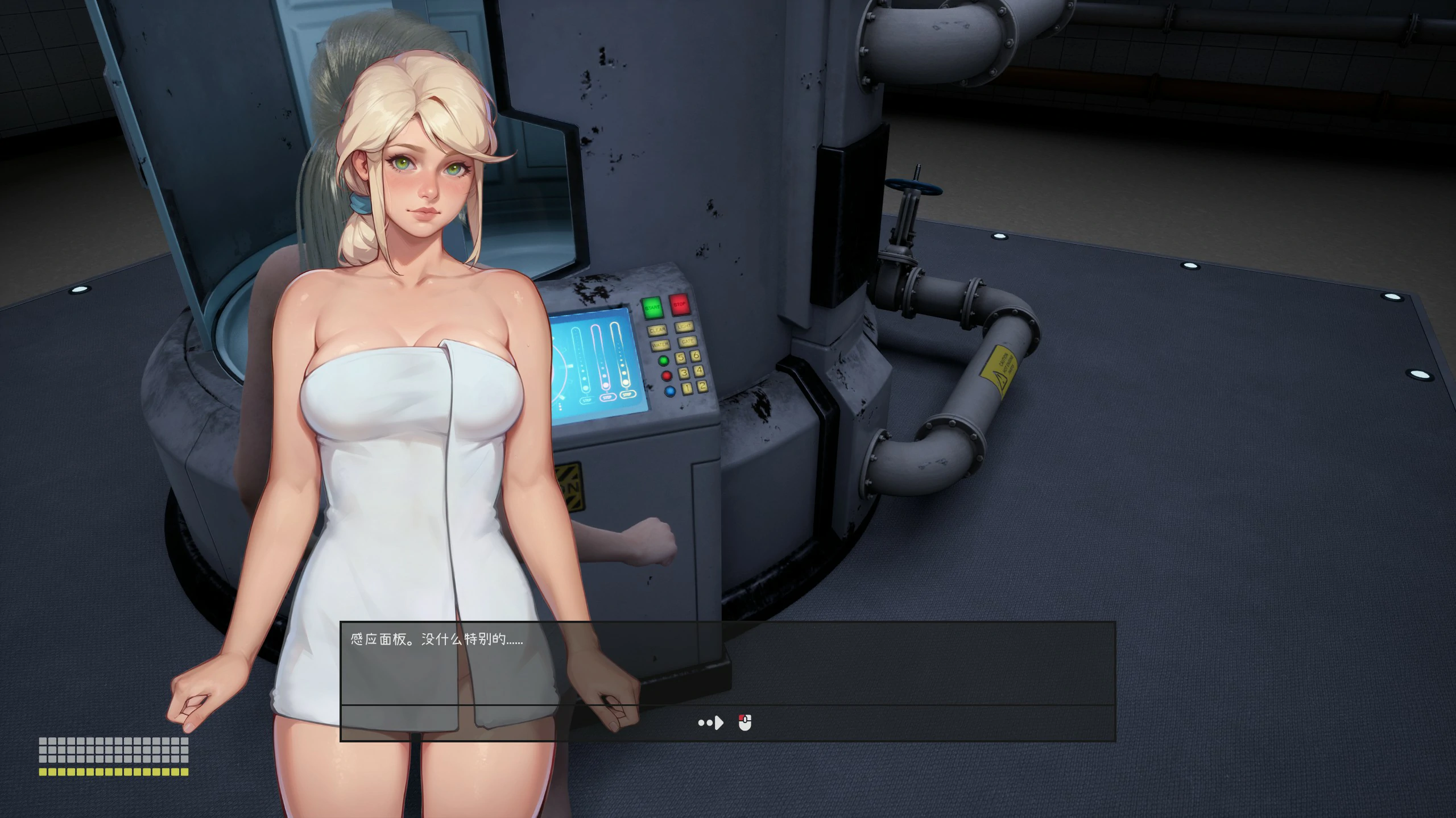The width and height of the screenshot is (1456, 818).
Task: Tap the middle STEP button on the touchscreen
Action: (608, 397)
